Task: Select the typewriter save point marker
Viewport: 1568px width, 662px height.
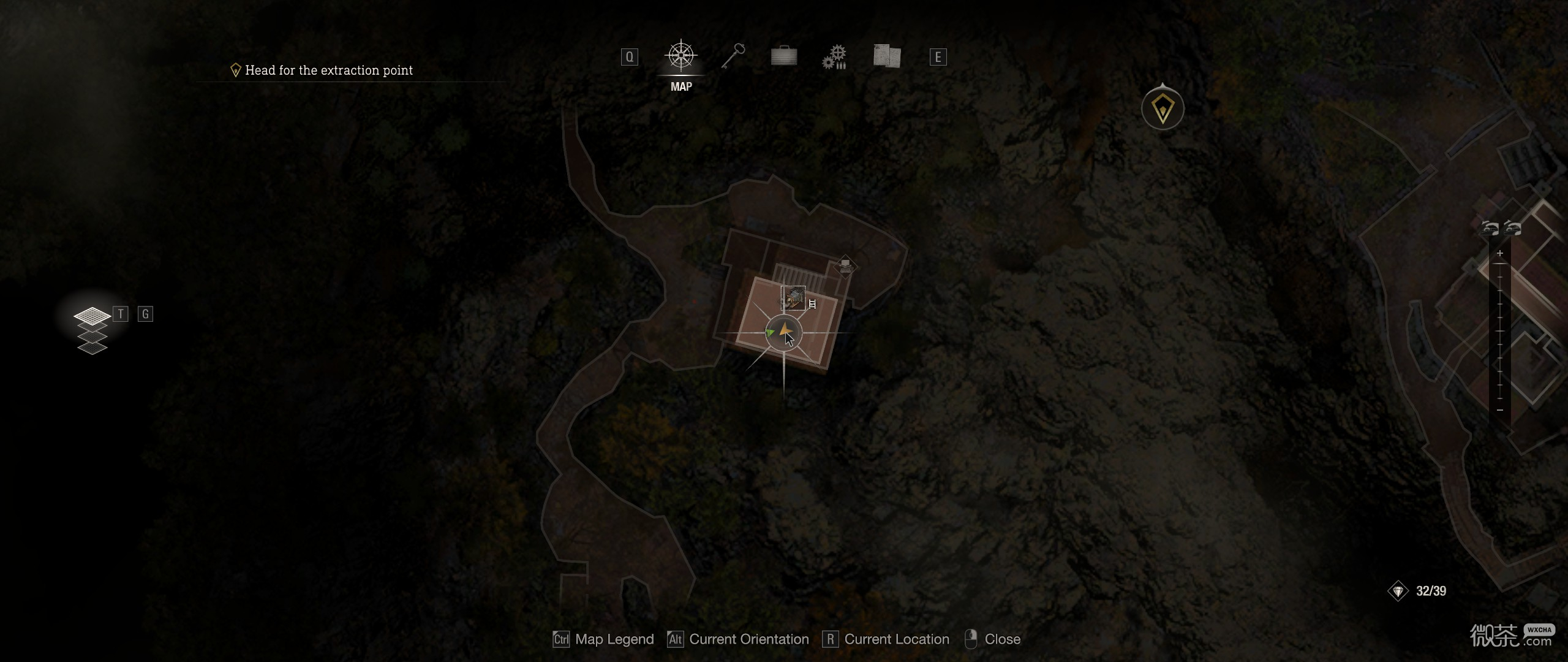Action: (845, 266)
